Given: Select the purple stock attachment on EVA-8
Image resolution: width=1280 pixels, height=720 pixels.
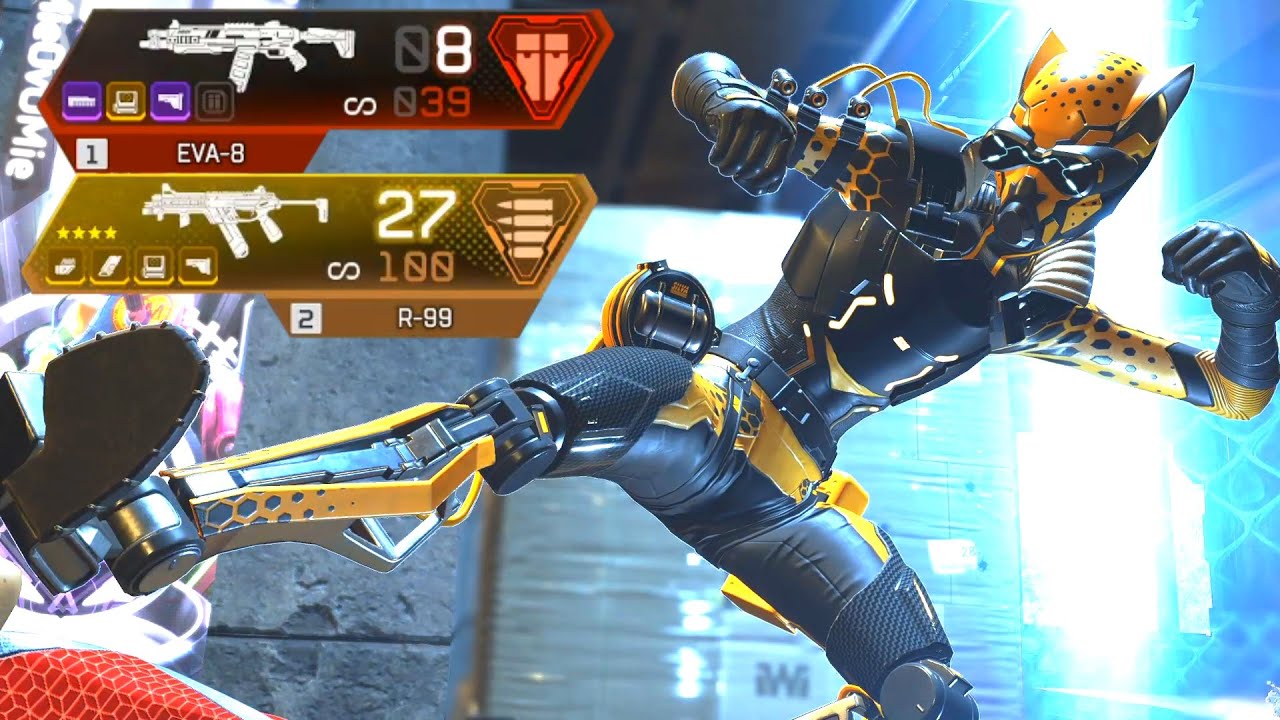Looking at the screenshot, I should click(170, 100).
